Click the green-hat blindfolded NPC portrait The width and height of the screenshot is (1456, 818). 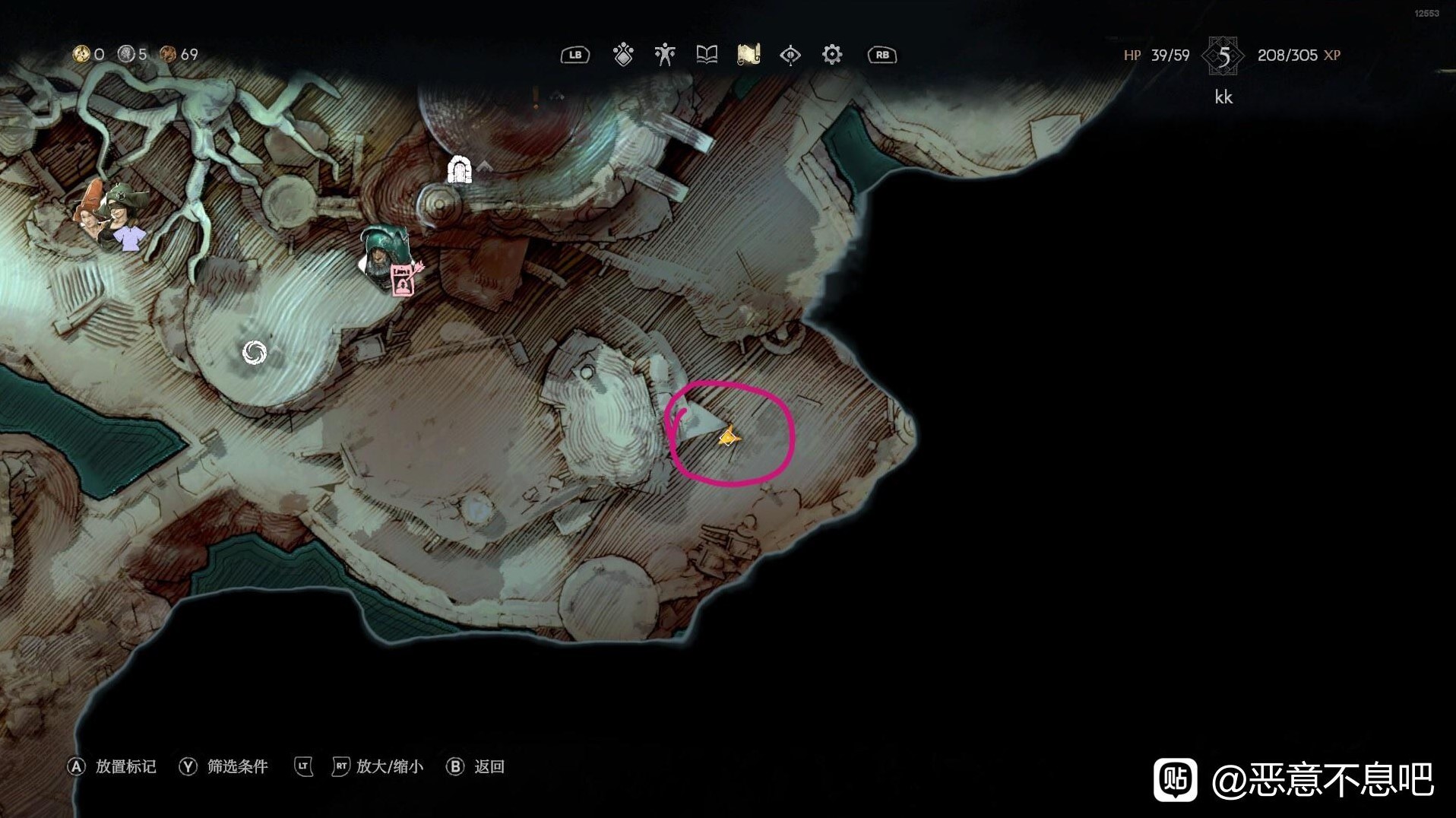(122, 205)
